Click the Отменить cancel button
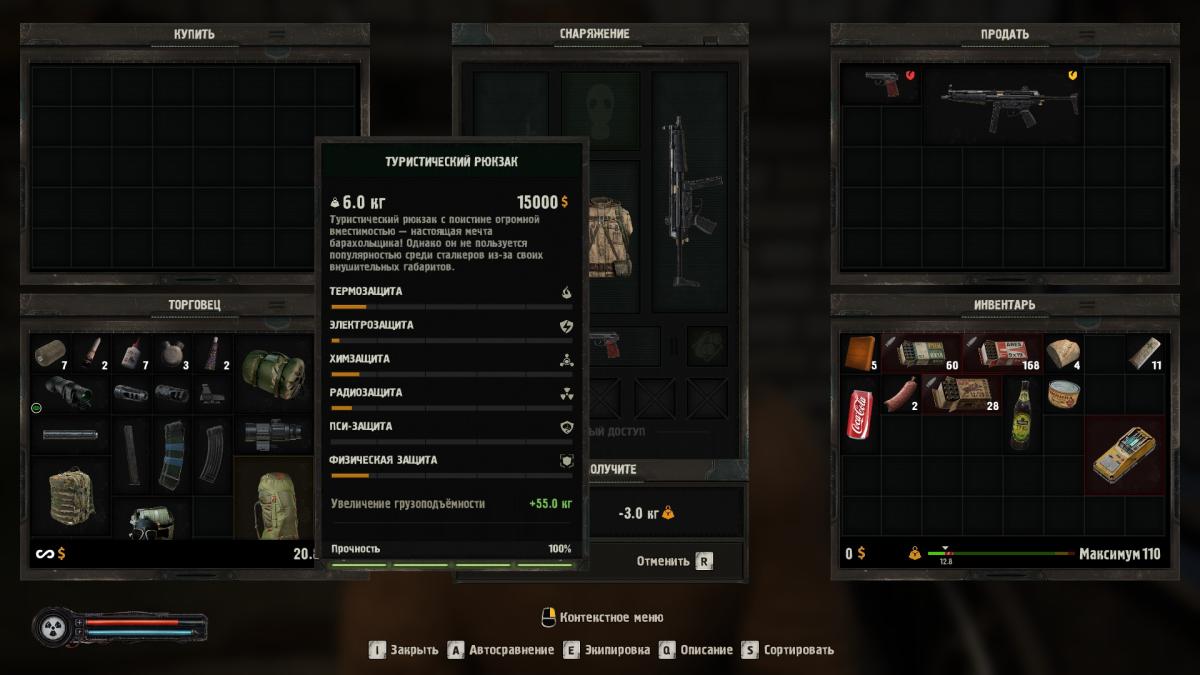Screen dimensions: 1200x675 tap(672, 561)
